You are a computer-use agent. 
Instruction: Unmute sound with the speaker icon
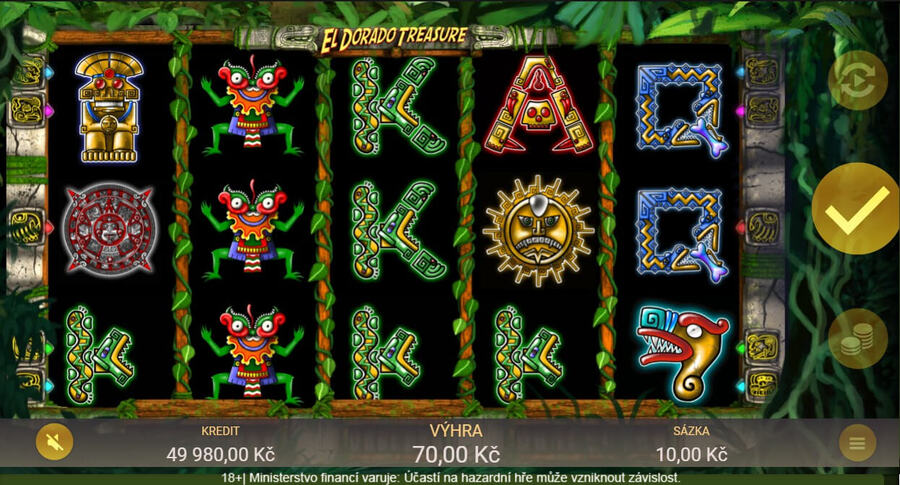pos(54,441)
